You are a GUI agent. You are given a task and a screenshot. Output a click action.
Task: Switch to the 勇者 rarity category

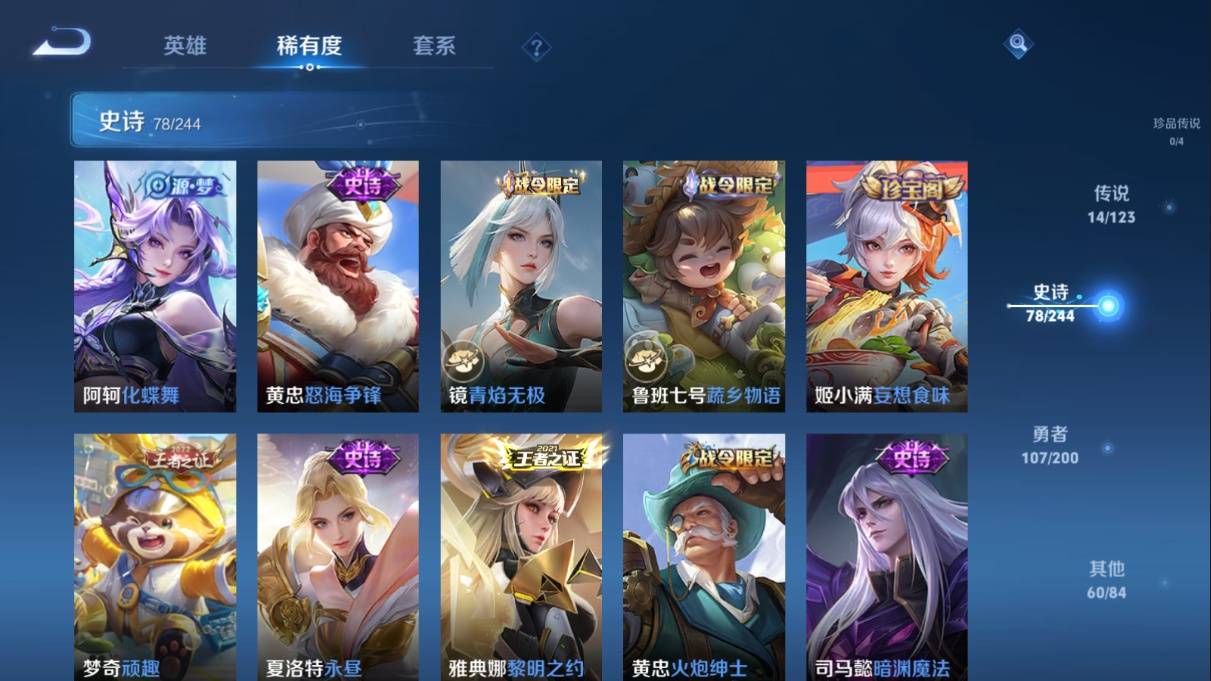point(1050,444)
